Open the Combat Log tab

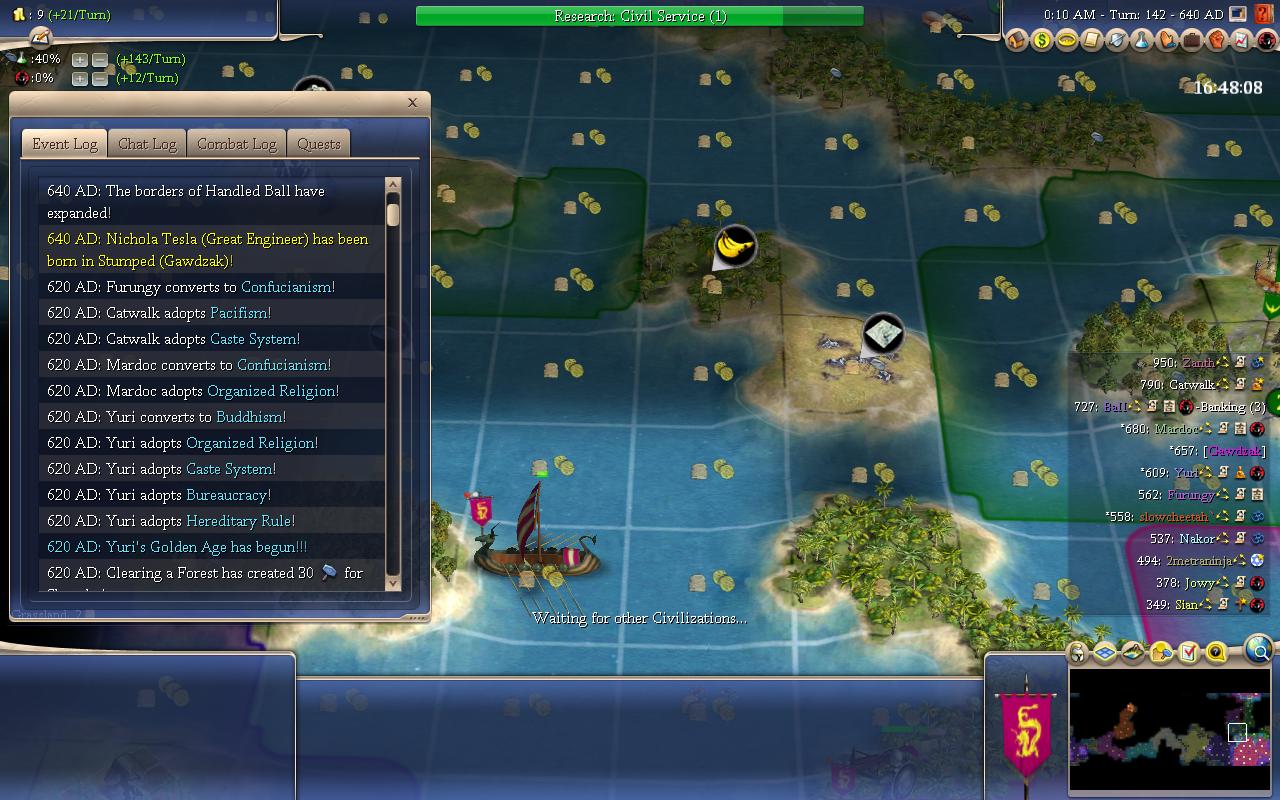click(236, 144)
